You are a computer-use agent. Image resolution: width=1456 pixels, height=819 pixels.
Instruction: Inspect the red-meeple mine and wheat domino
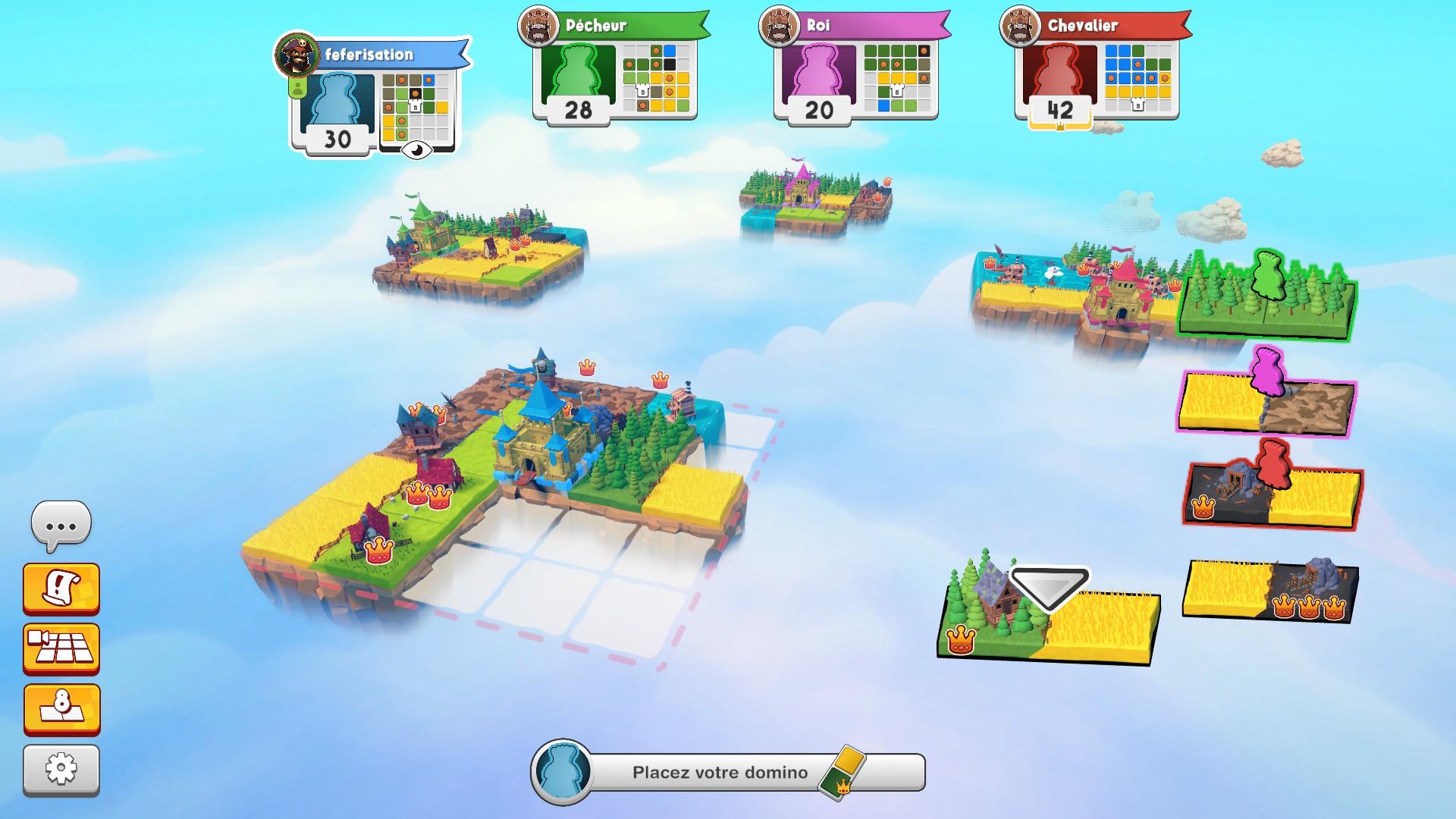tap(1272, 494)
